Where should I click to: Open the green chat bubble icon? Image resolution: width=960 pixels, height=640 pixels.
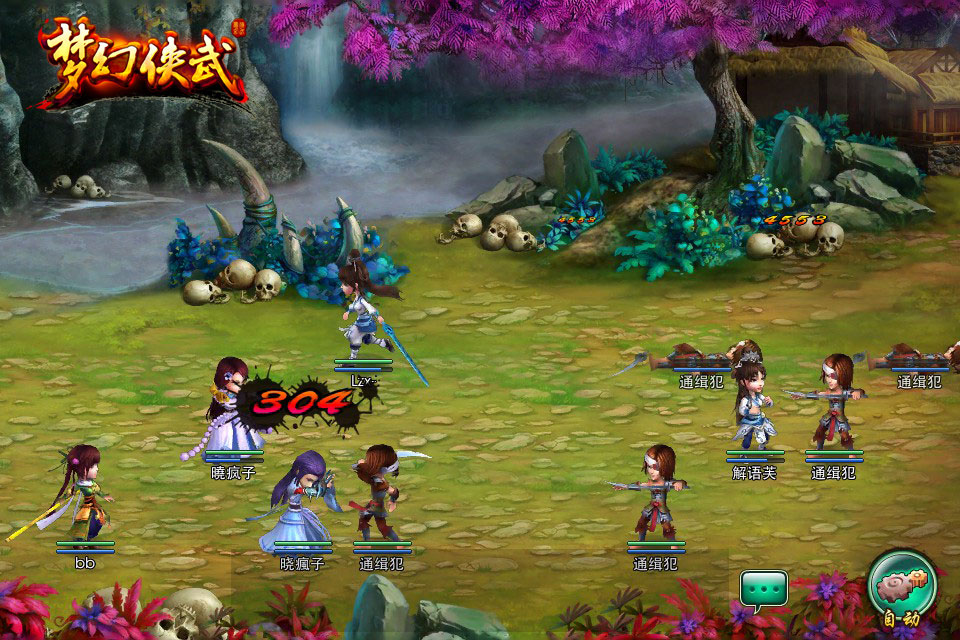coord(763,589)
